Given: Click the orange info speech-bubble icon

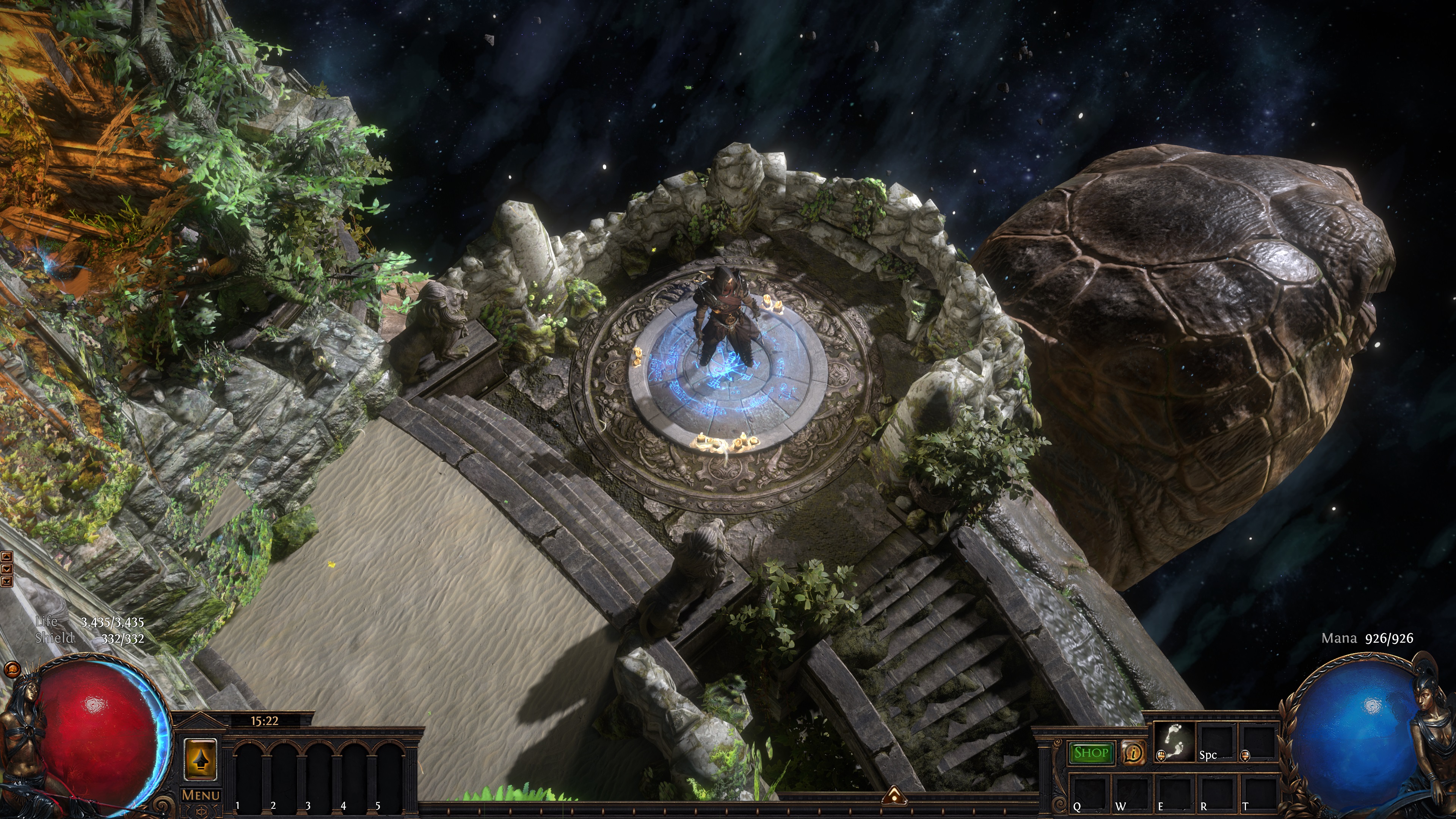Looking at the screenshot, I should click(1133, 753).
